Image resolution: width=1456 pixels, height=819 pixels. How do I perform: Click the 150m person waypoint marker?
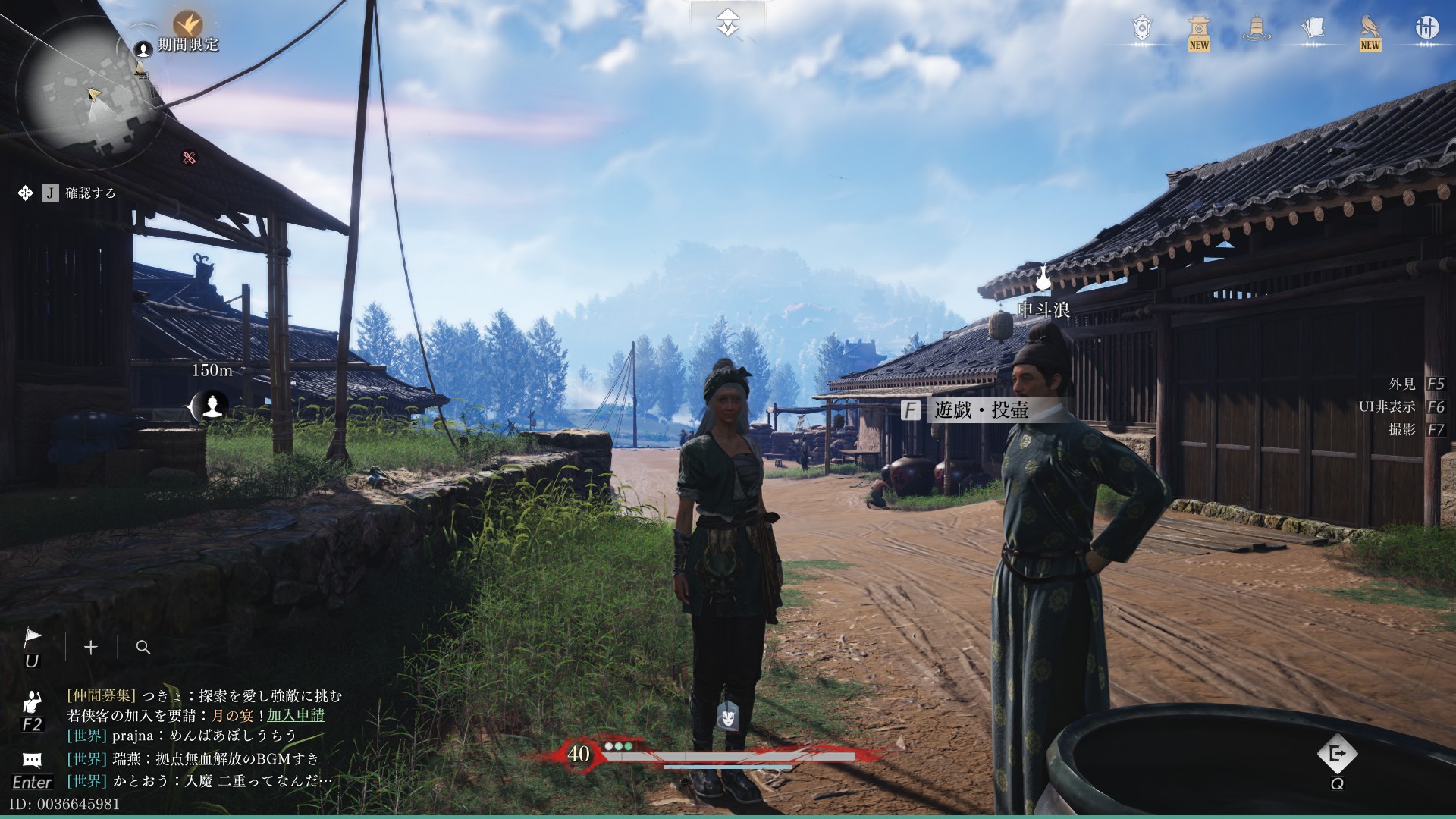point(212,407)
